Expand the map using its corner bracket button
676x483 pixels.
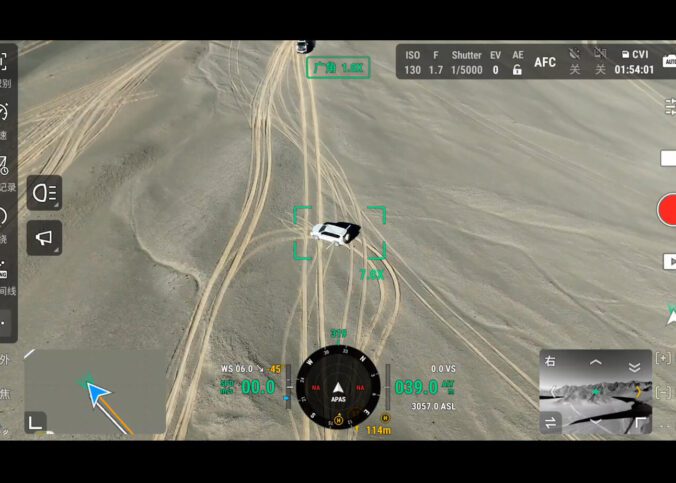[x=35, y=422]
